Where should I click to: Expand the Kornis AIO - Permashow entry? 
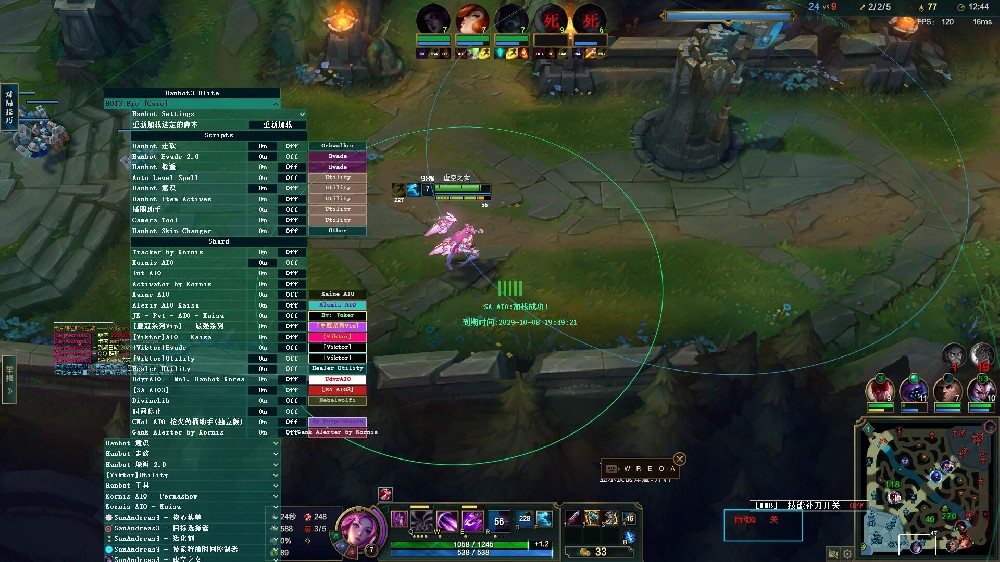click(192, 496)
